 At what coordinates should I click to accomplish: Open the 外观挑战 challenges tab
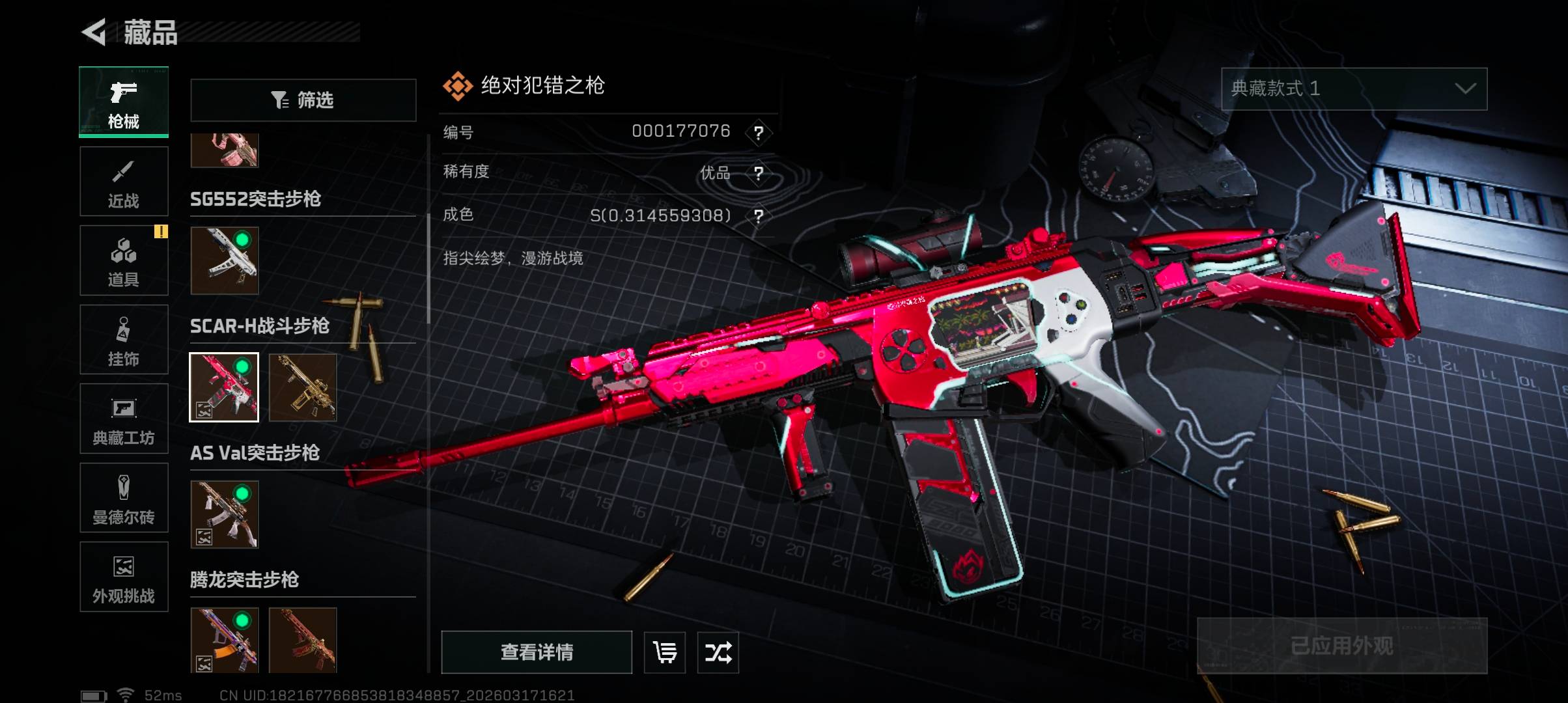click(x=124, y=577)
